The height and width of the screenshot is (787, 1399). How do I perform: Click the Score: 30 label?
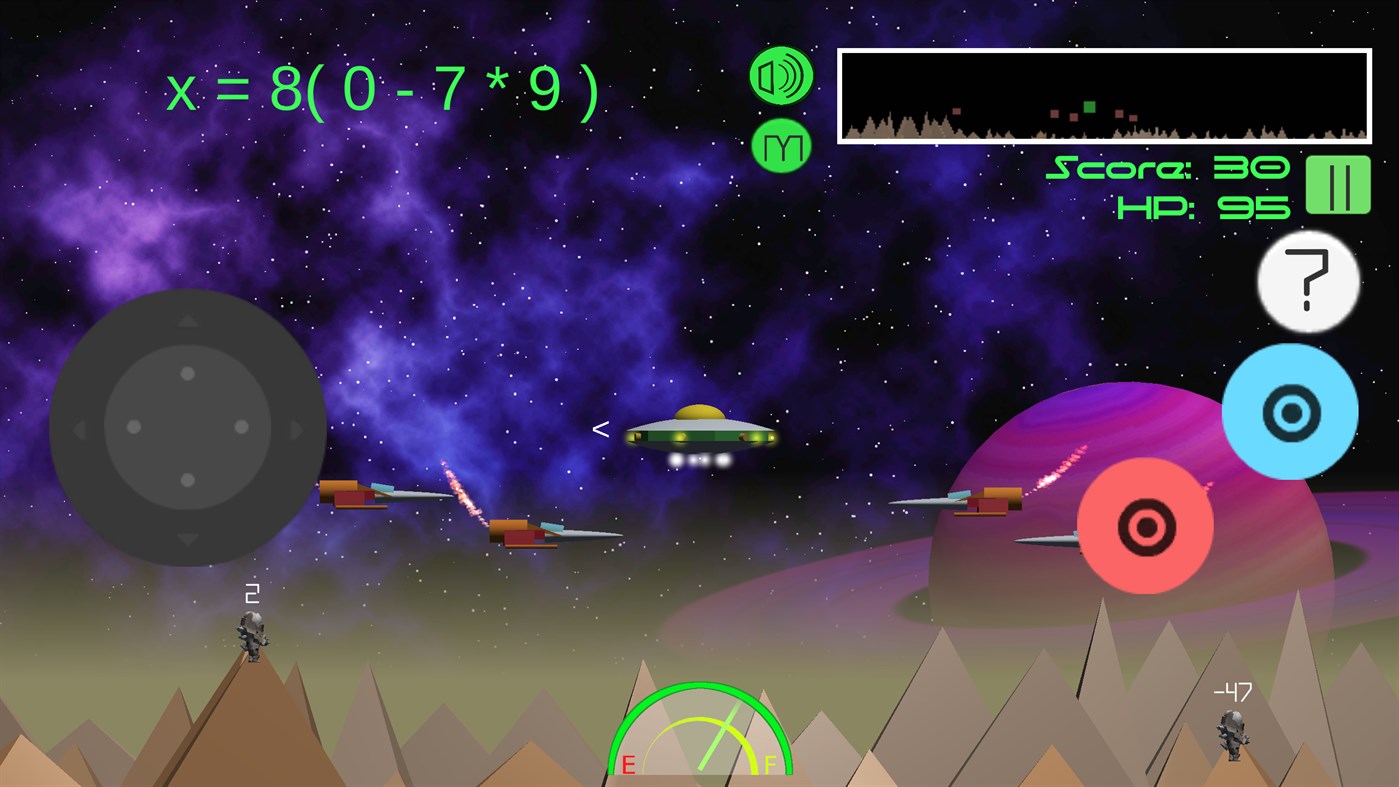[1168, 168]
